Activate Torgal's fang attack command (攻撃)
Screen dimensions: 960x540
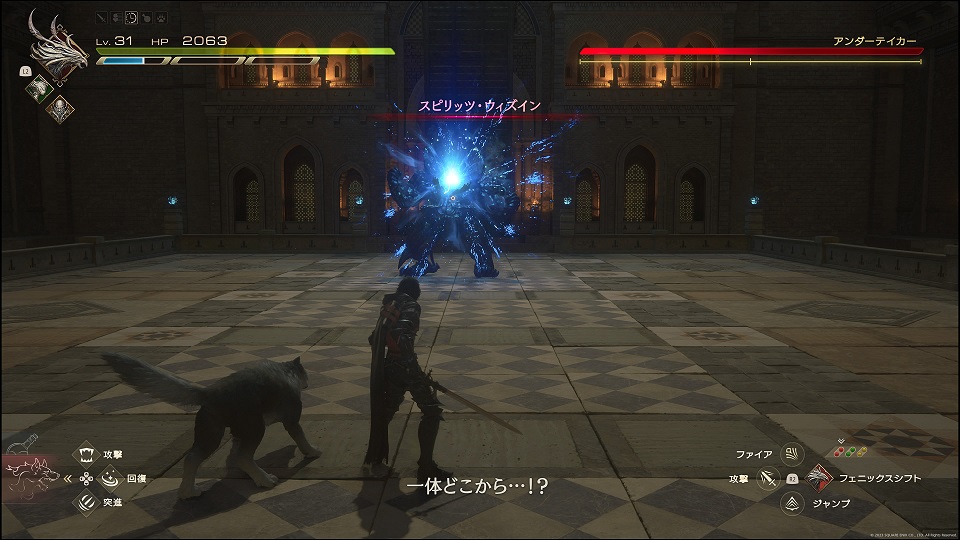click(x=85, y=454)
